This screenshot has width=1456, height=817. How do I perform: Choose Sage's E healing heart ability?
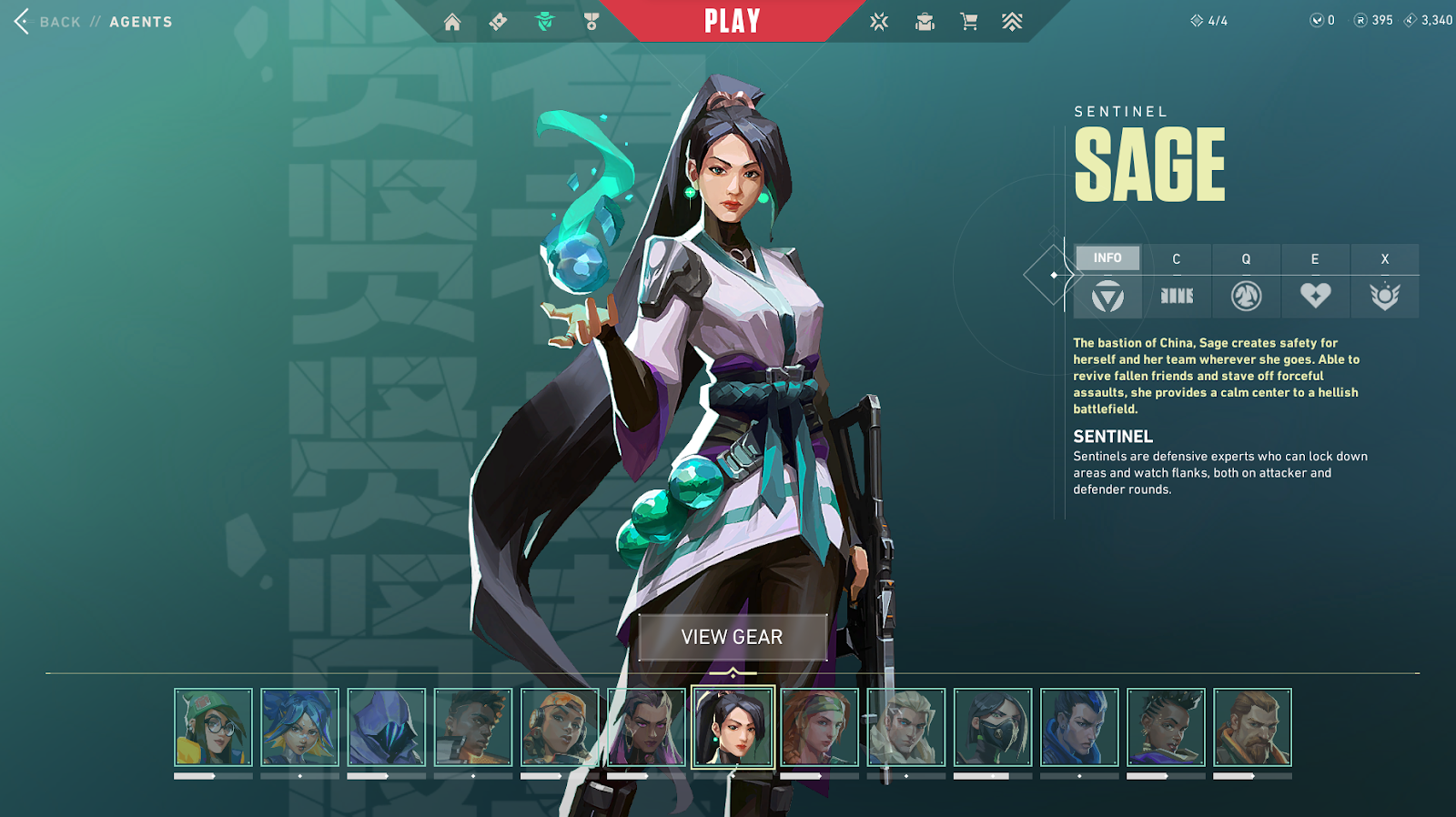pyautogui.click(x=1315, y=296)
